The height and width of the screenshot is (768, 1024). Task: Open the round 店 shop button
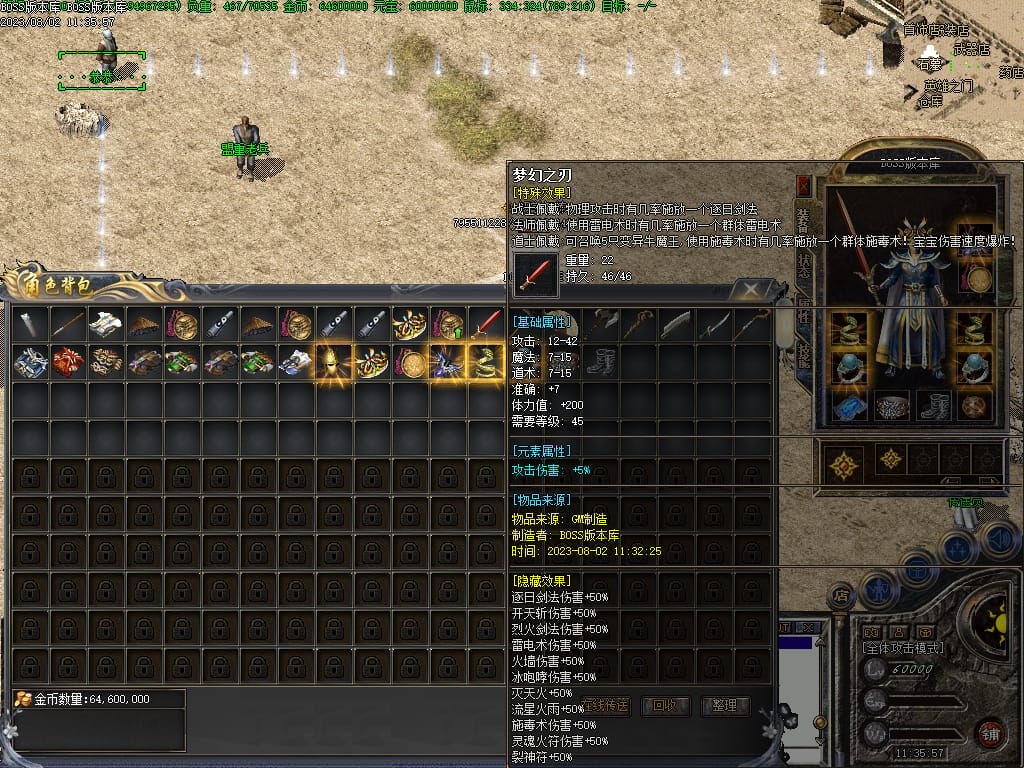pos(841,597)
